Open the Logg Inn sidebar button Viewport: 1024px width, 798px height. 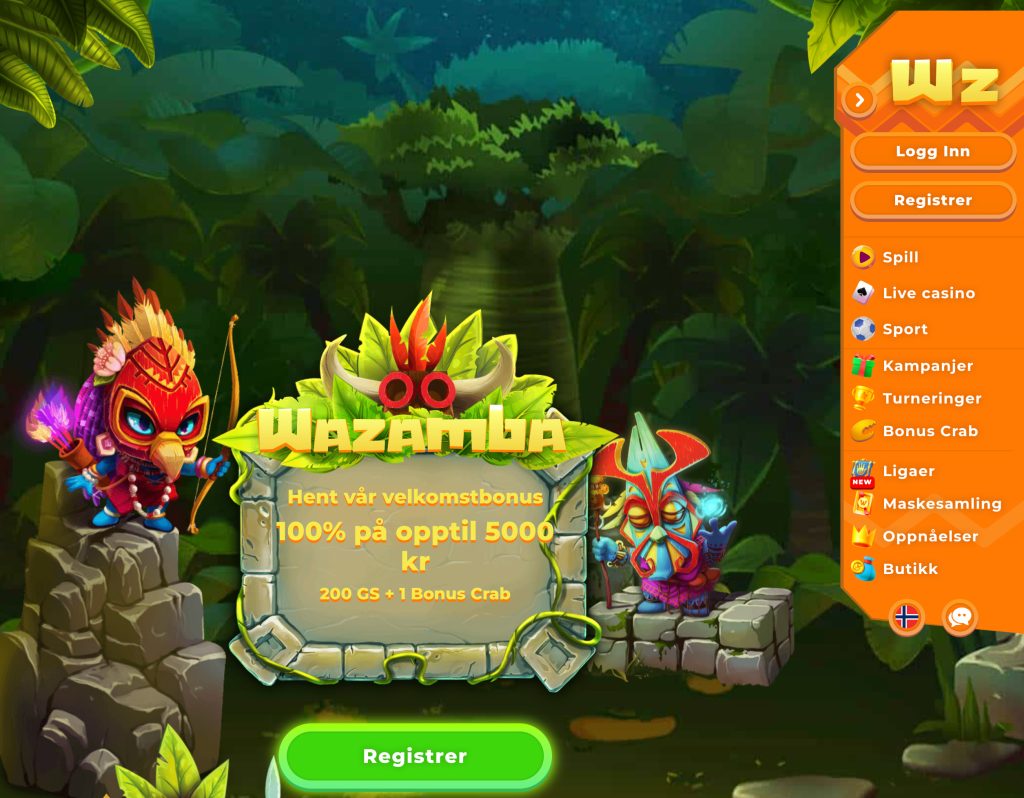[x=932, y=152]
